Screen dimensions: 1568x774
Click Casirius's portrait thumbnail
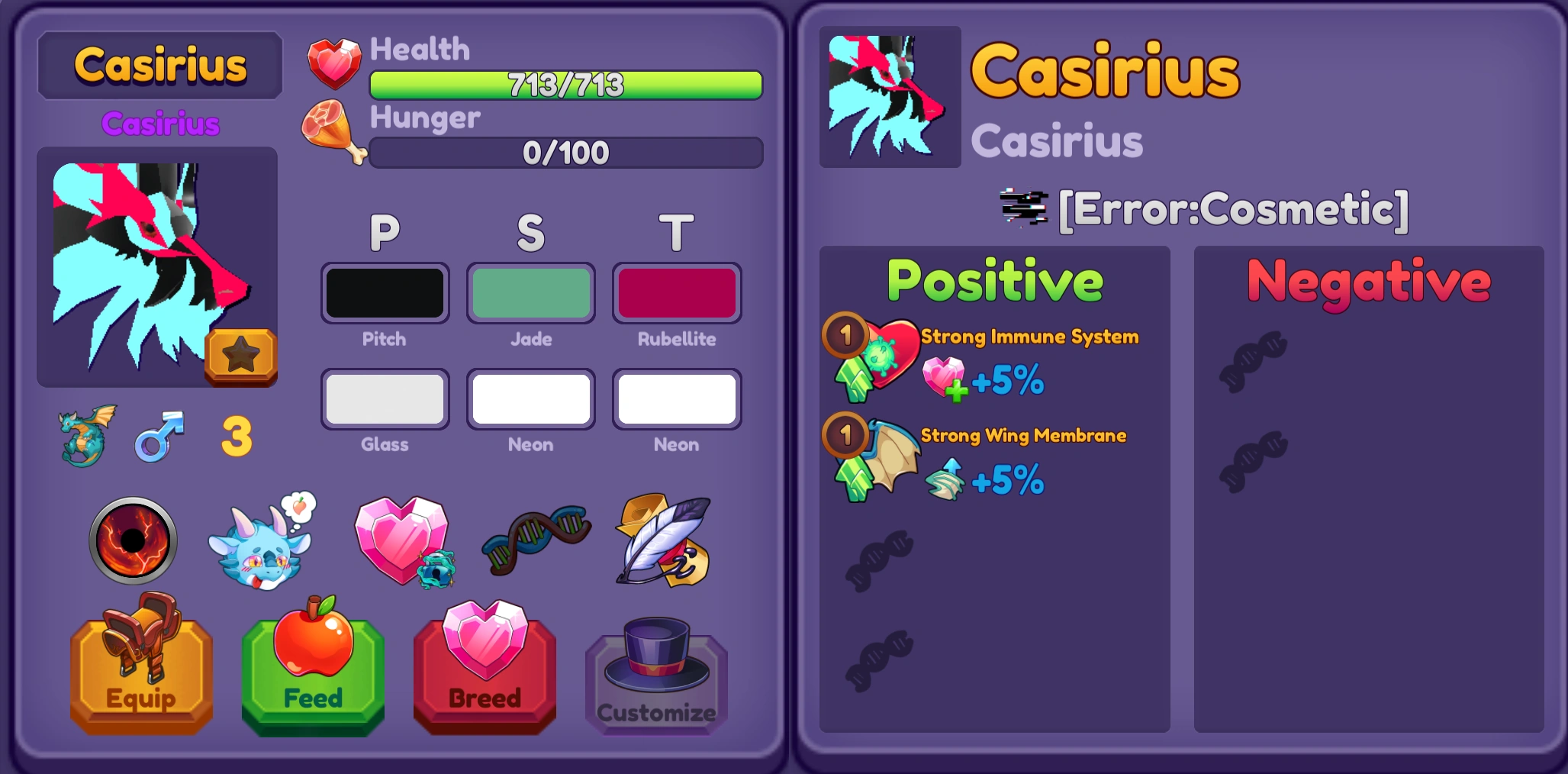coord(890,97)
